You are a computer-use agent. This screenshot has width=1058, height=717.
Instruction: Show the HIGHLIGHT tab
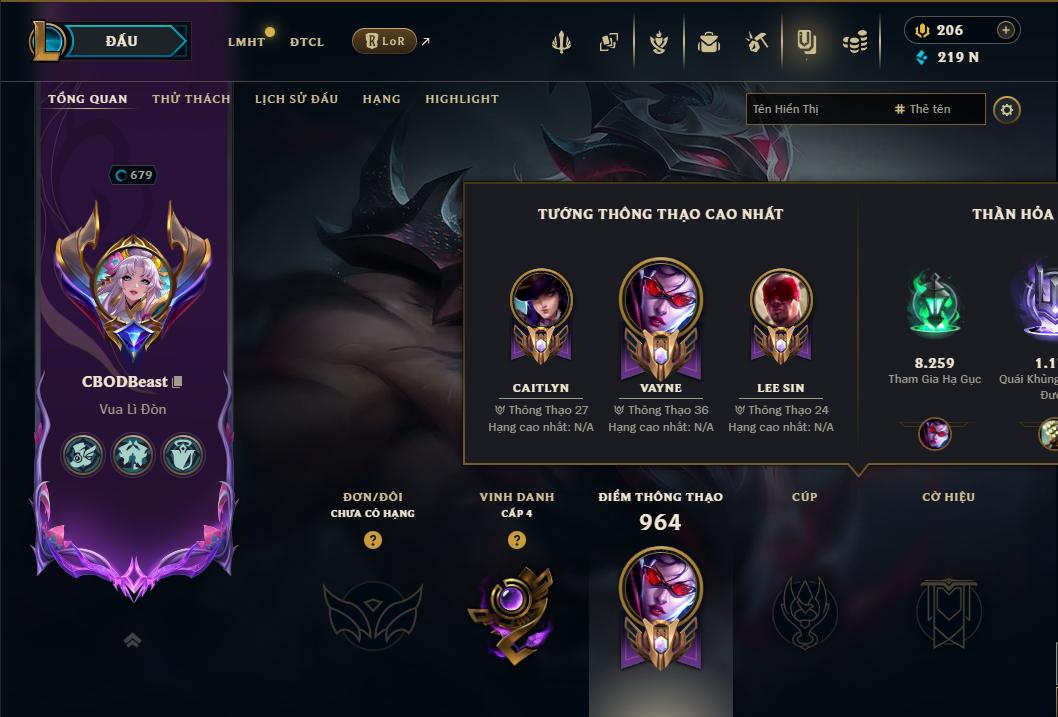(462, 99)
